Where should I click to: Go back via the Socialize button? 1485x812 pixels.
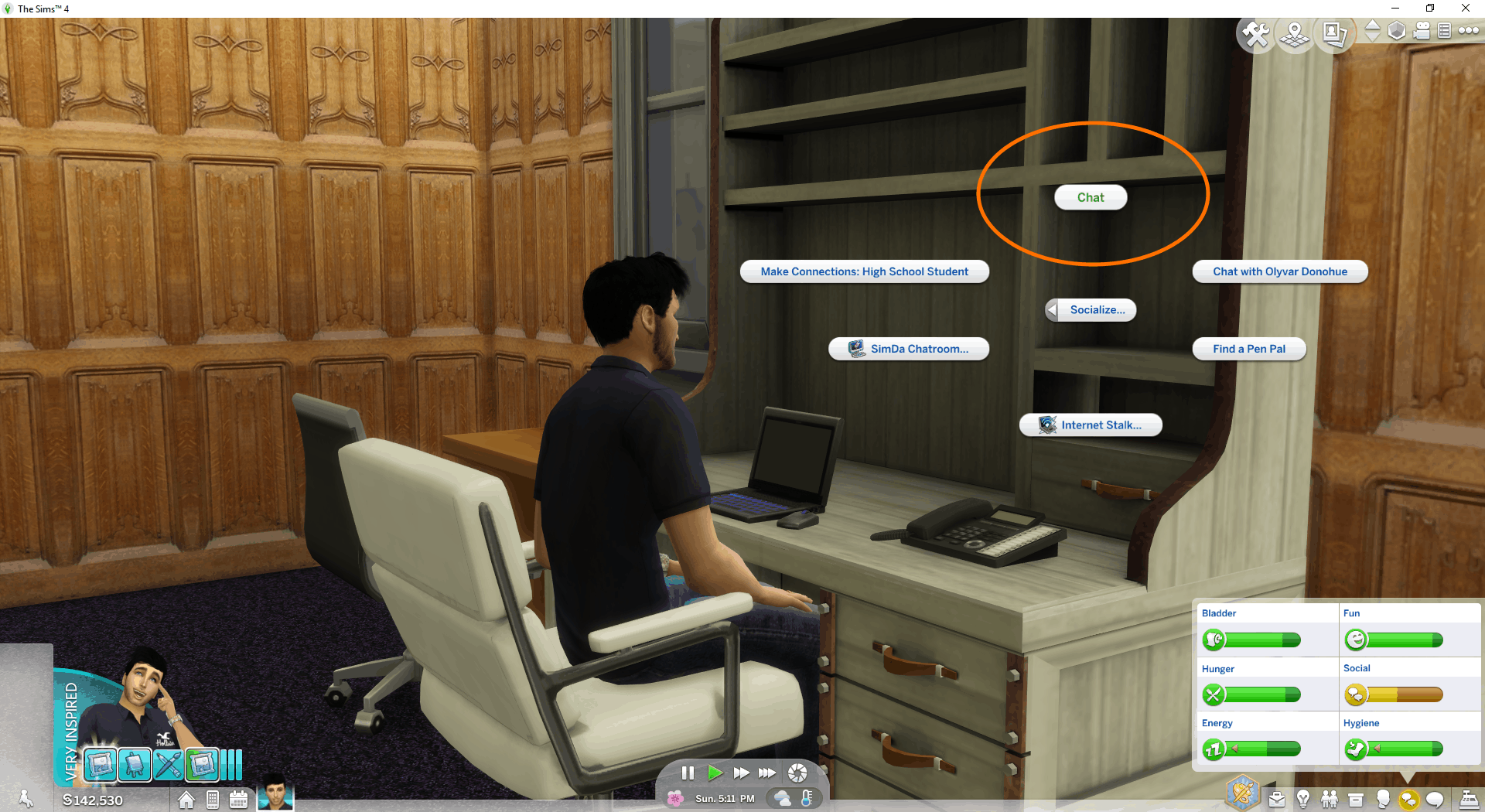(1091, 310)
